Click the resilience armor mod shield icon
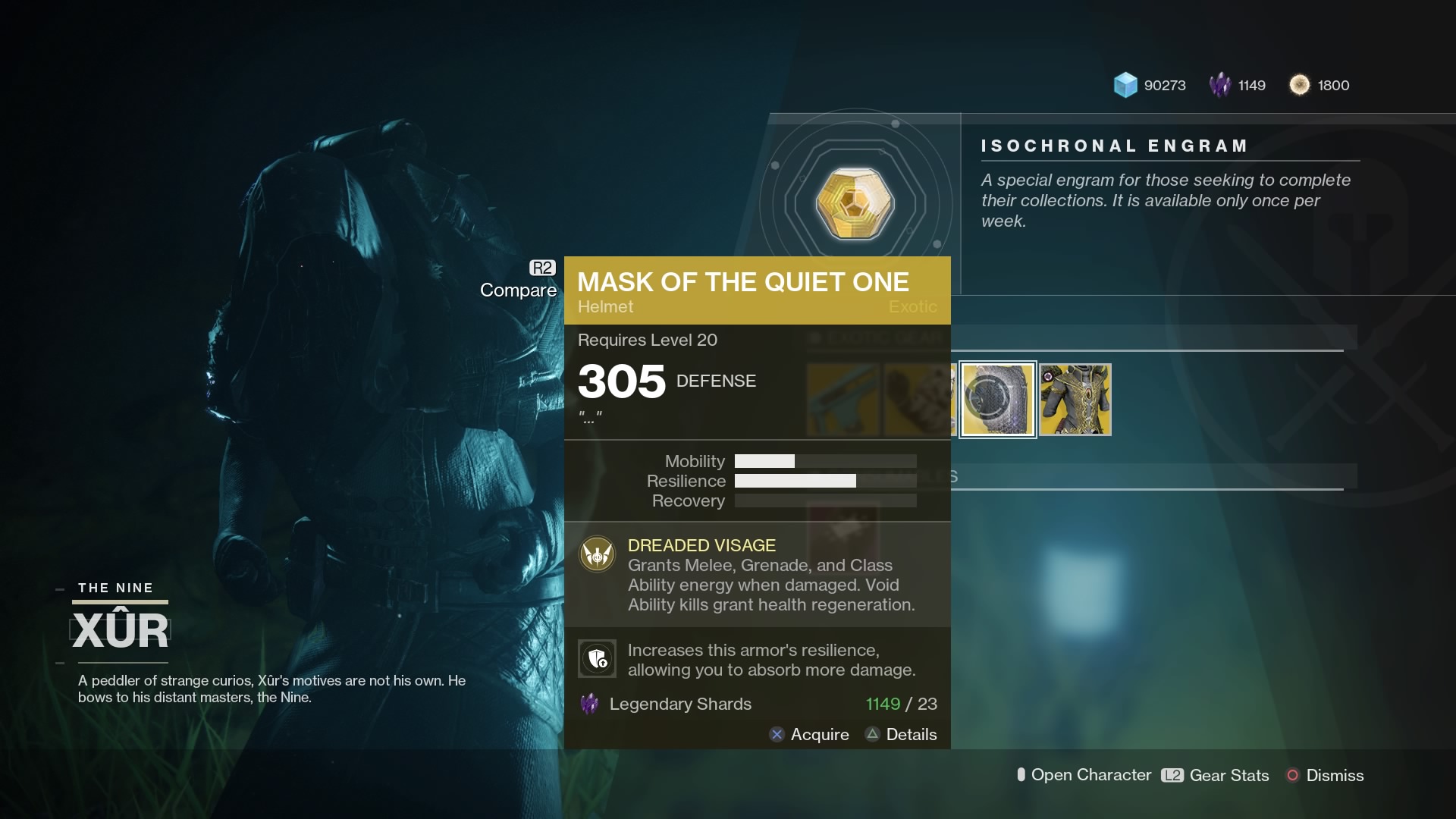 (x=598, y=659)
